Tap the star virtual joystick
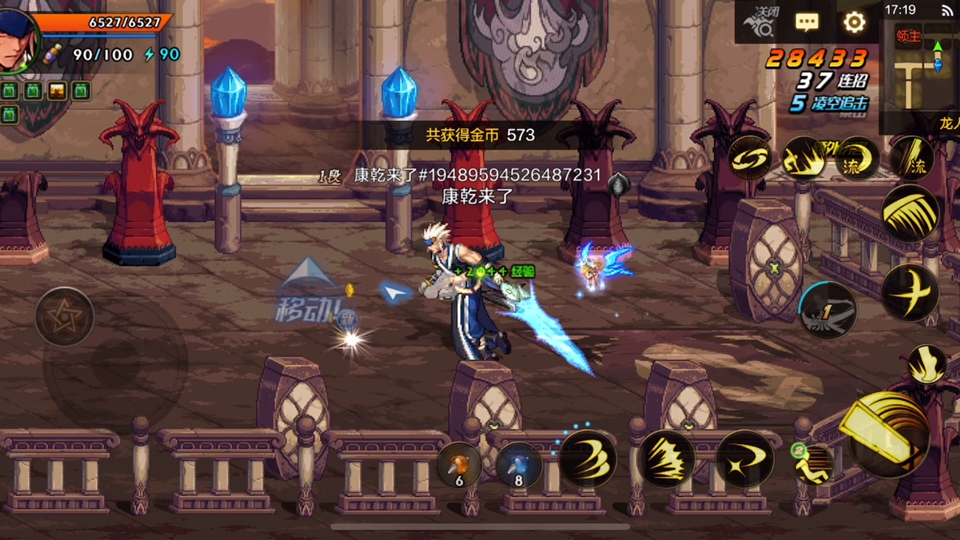This screenshot has width=960, height=540. (65, 317)
